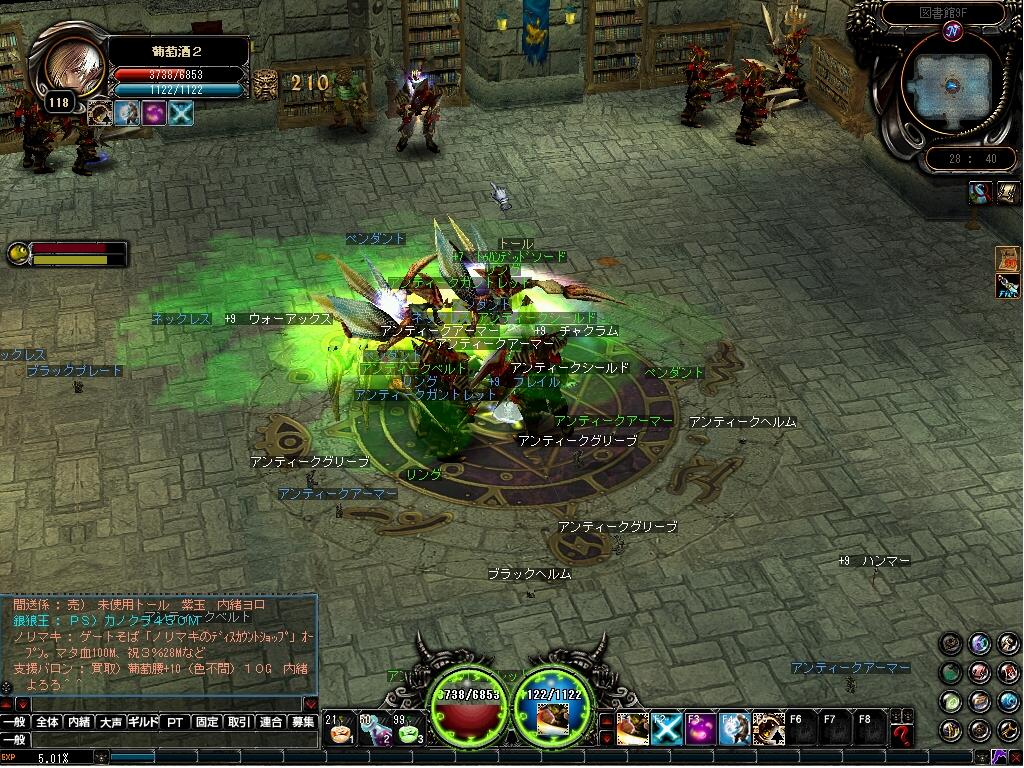Choose the PT party chat tab
Image resolution: width=1024 pixels, height=768 pixels.
[175, 722]
